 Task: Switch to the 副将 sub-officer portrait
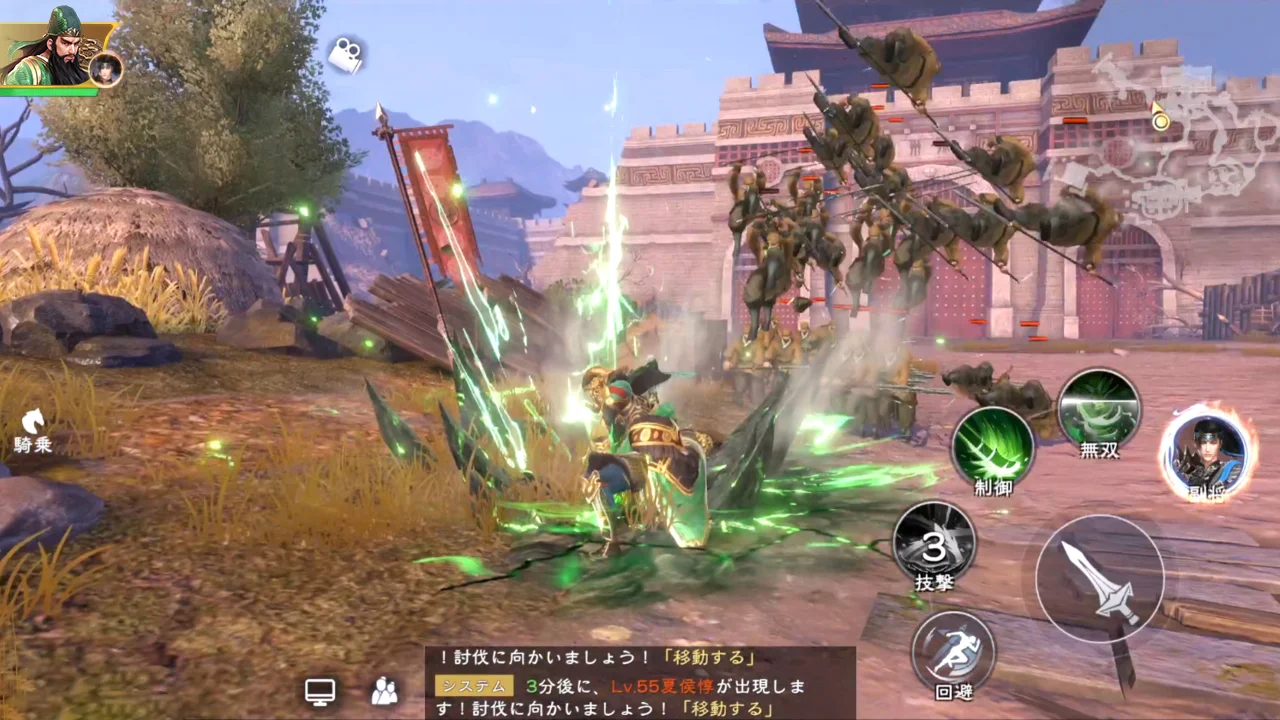(x=1206, y=454)
